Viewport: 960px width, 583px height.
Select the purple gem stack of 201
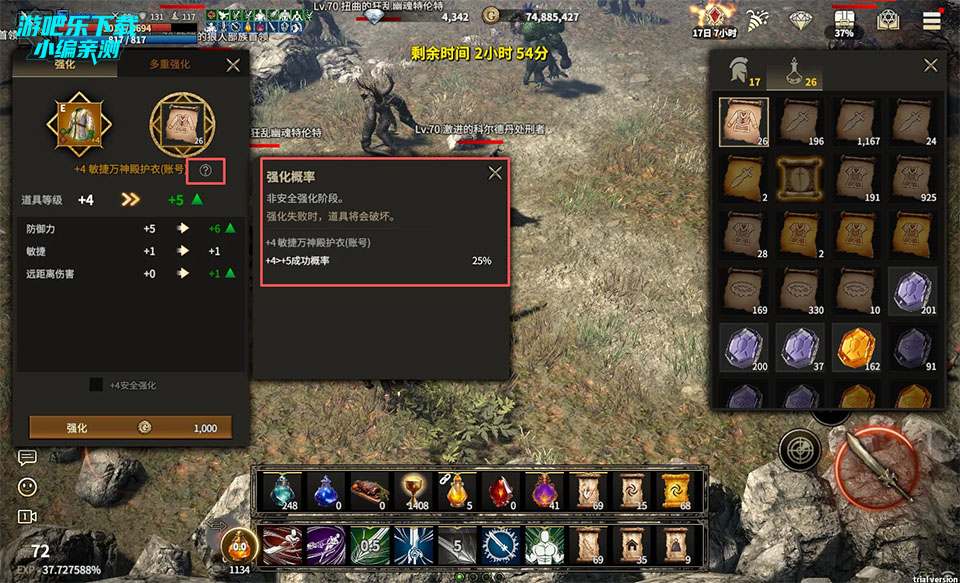[913, 291]
